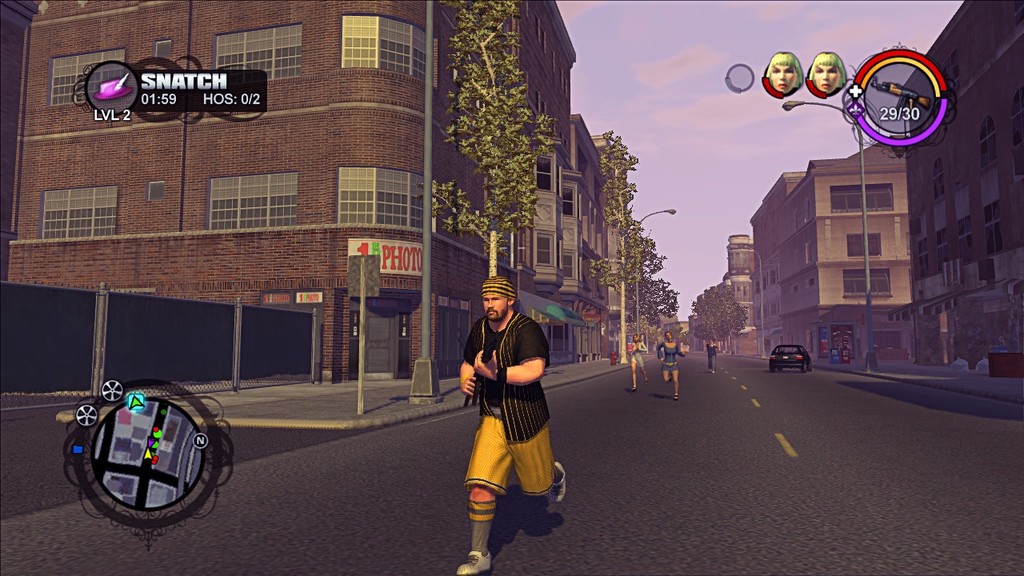Select the Snatch activity title label
The width and height of the screenshot is (1024, 576).
tap(183, 81)
